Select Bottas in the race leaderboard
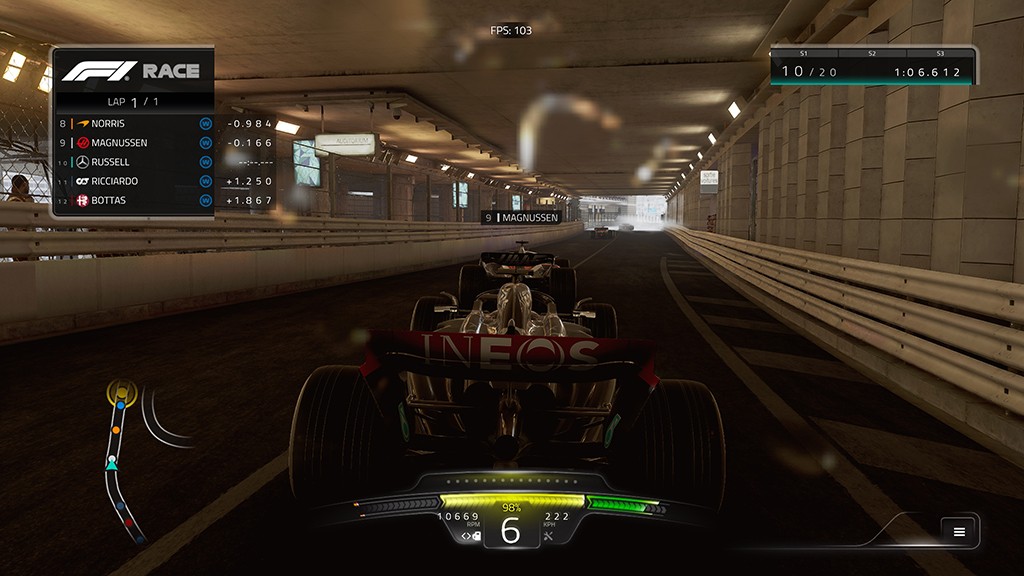Screen dimensions: 1024x576 pos(134,200)
